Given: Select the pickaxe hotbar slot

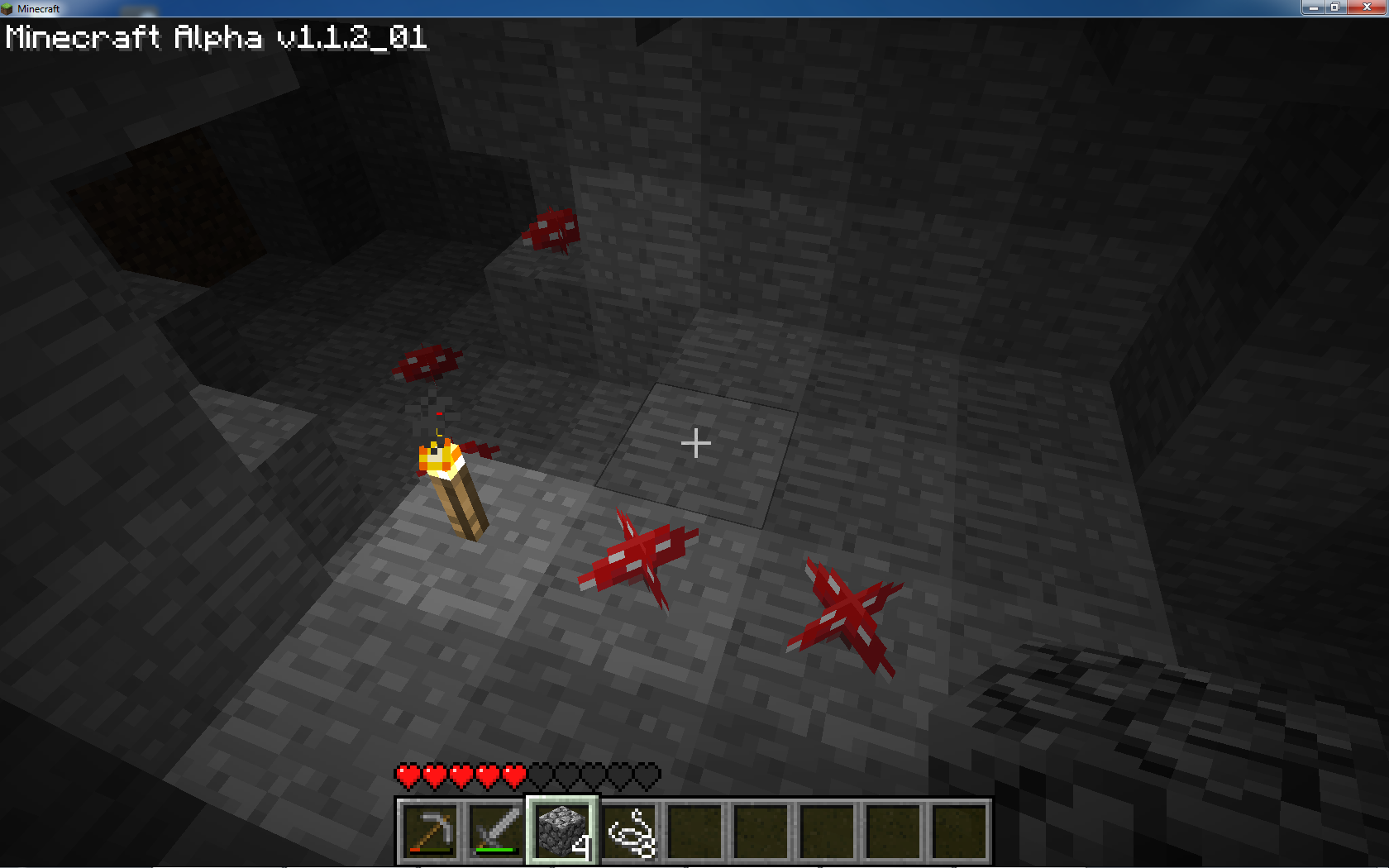Looking at the screenshot, I should pyautogui.click(x=430, y=830).
